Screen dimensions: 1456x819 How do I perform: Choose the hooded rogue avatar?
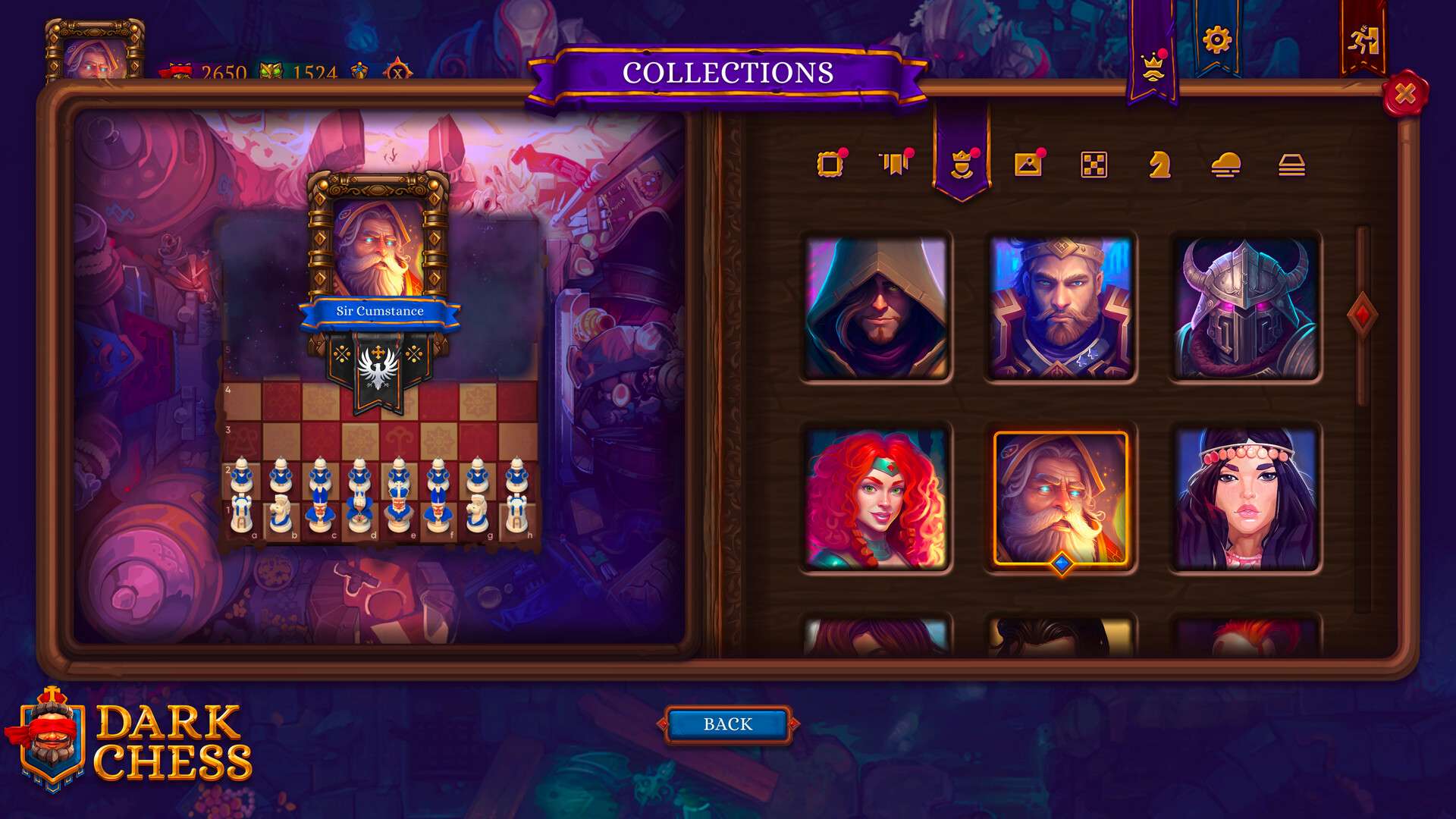click(876, 307)
